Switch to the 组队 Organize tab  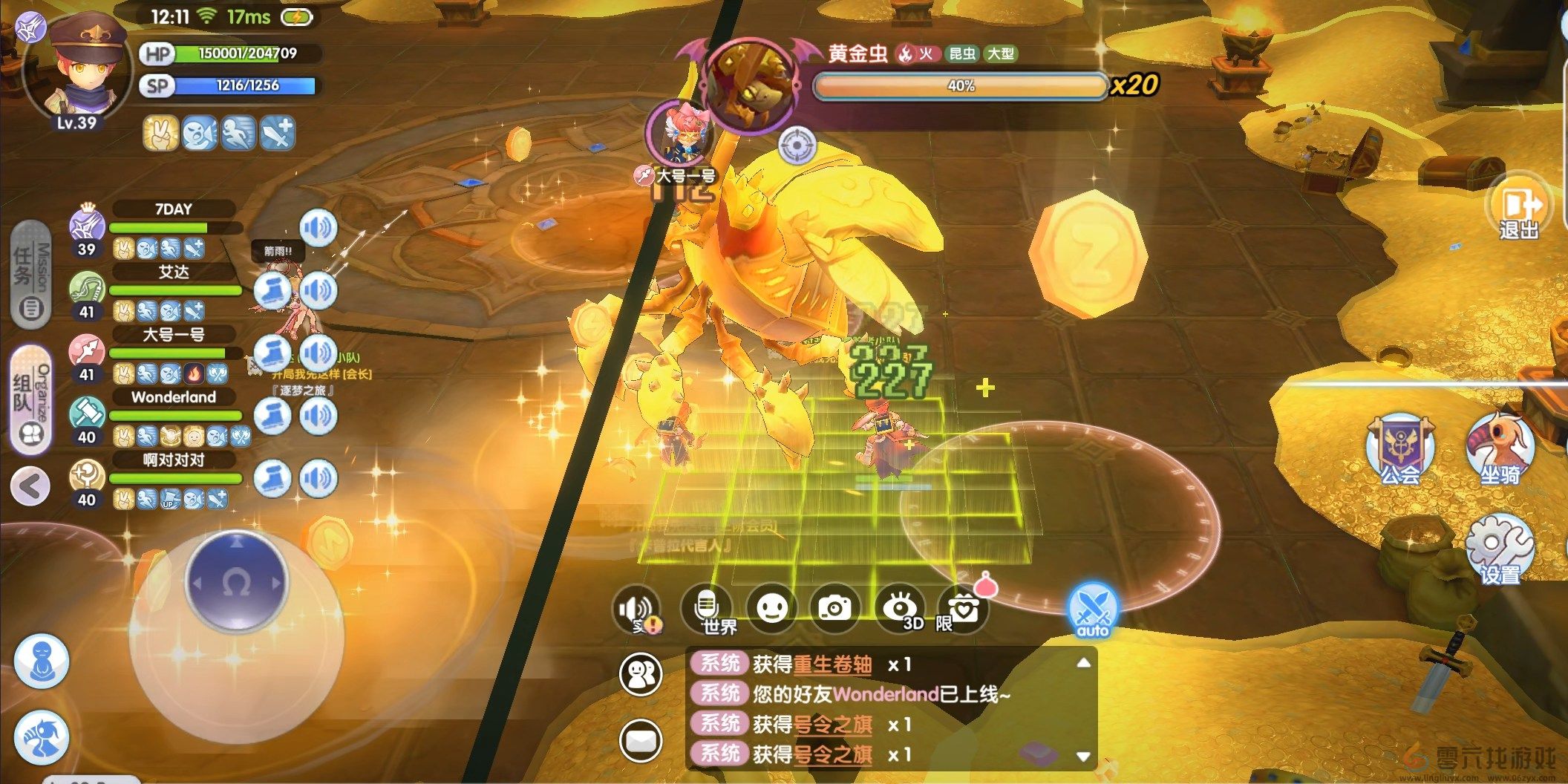[30, 399]
